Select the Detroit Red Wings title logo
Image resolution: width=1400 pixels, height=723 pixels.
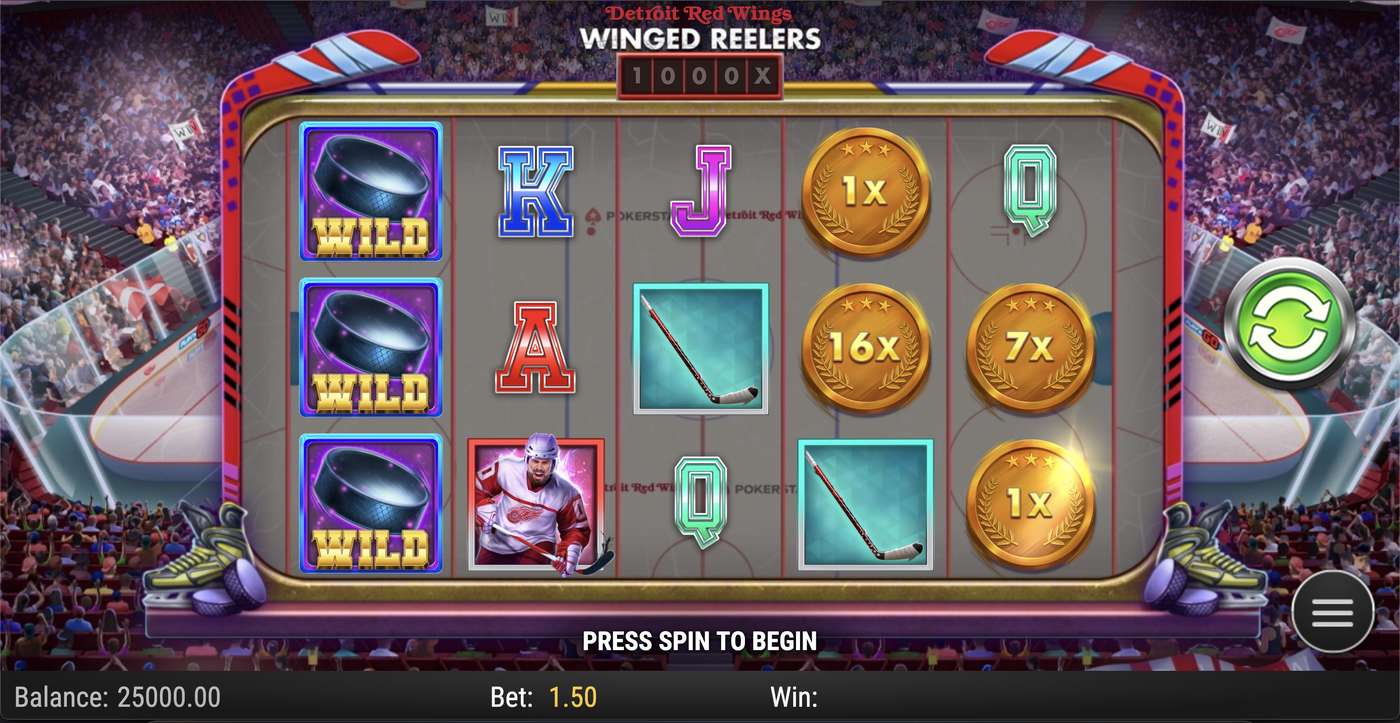(700, 14)
